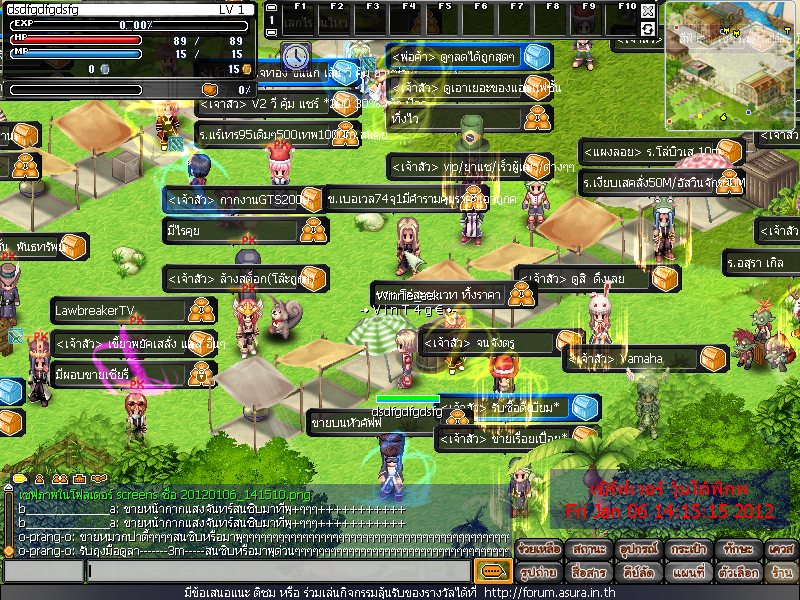Open the แผนที่ (Map) window

pos(685,572)
